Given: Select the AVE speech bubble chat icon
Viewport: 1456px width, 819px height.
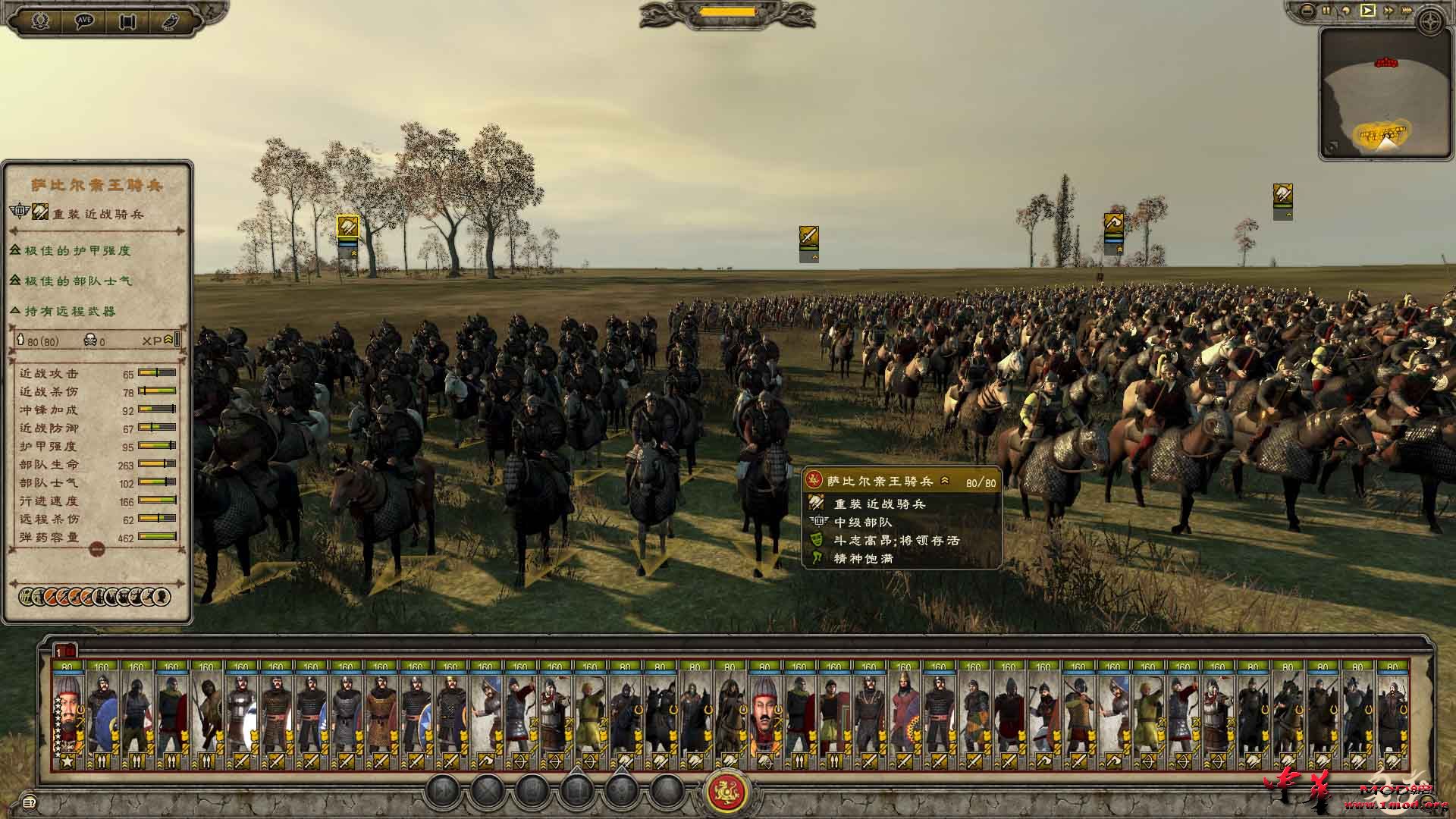Looking at the screenshot, I should pyautogui.click(x=83, y=20).
